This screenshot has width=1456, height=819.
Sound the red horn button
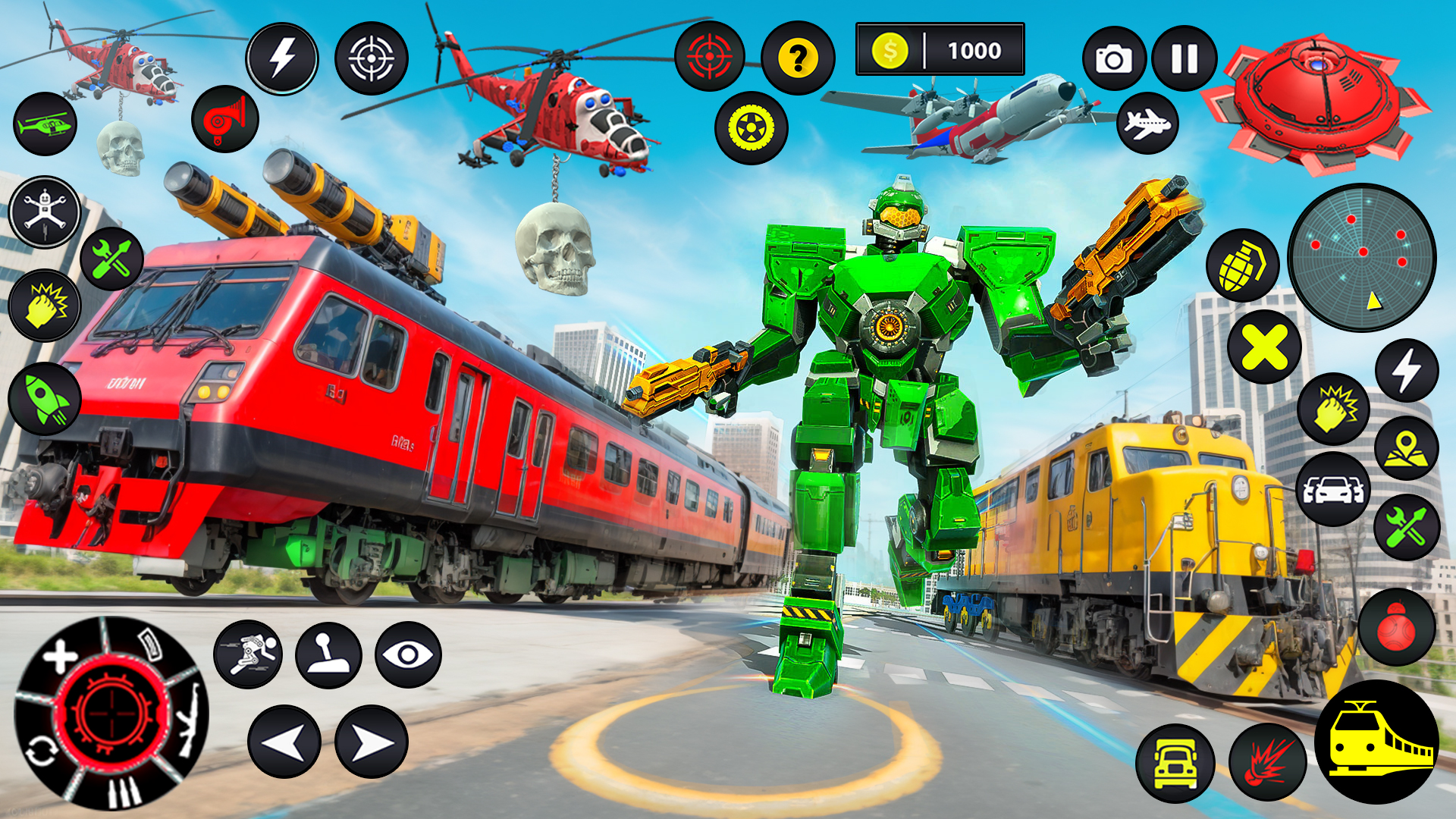[x=225, y=119]
